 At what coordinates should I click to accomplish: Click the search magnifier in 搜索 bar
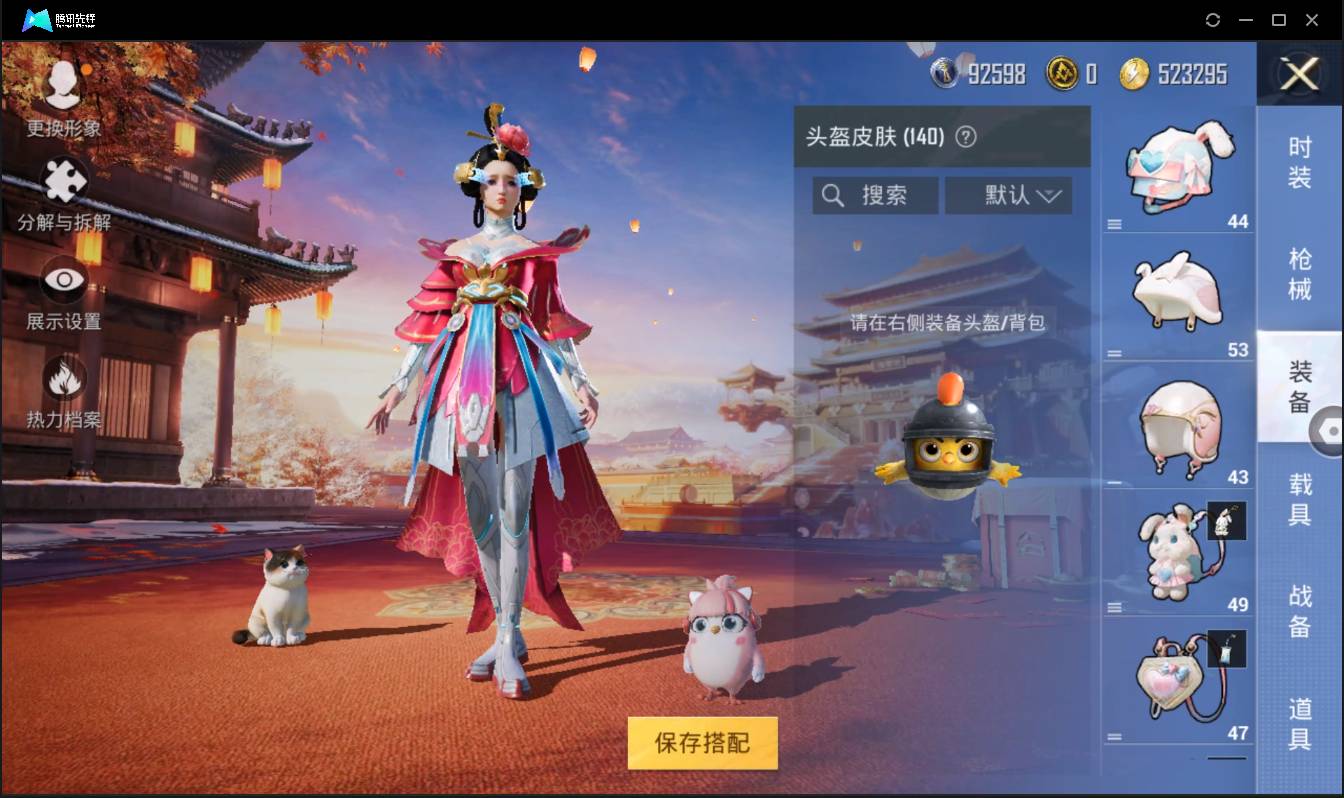click(x=833, y=195)
